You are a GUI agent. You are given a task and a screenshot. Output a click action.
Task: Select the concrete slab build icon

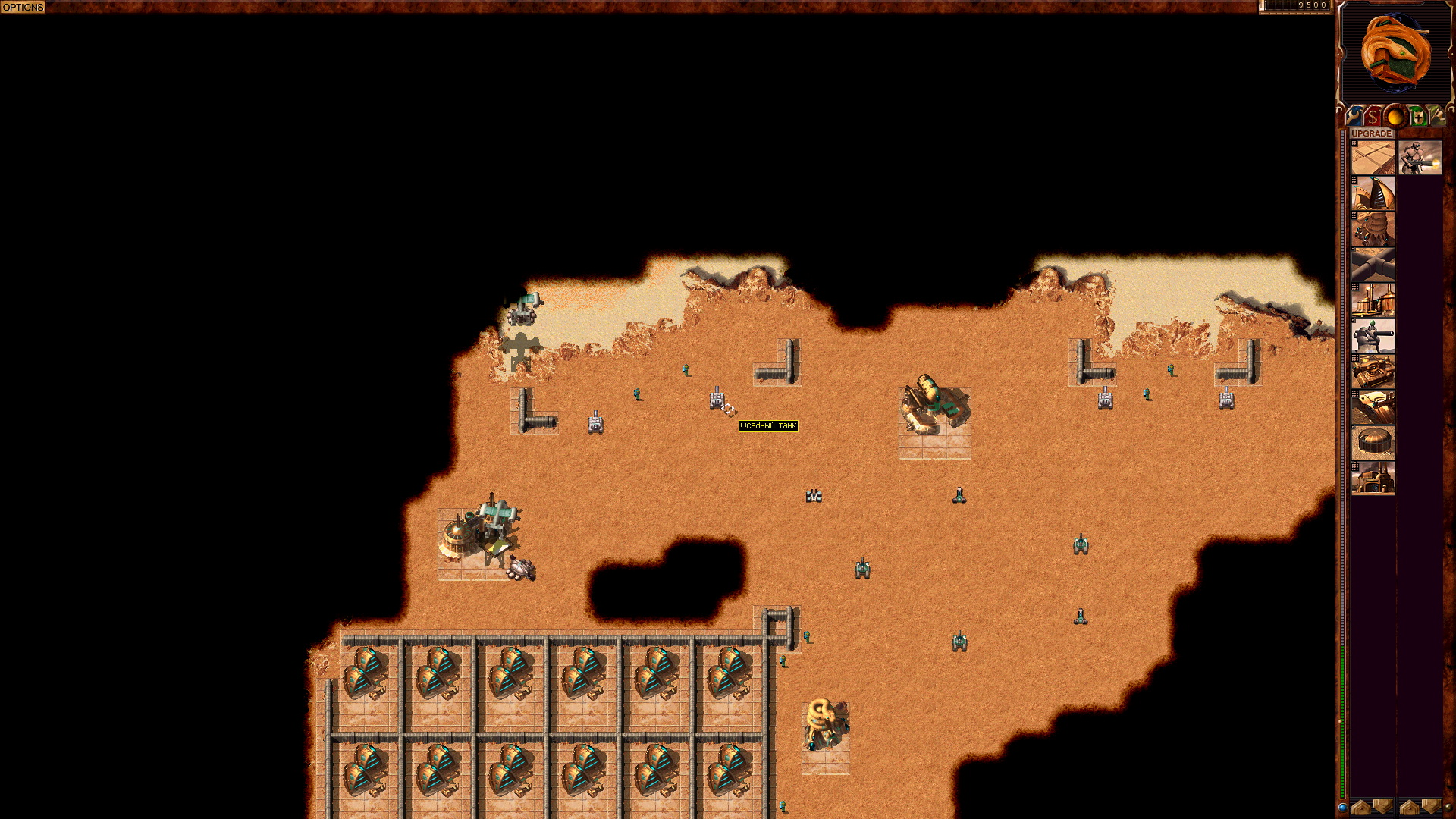pos(1373,157)
